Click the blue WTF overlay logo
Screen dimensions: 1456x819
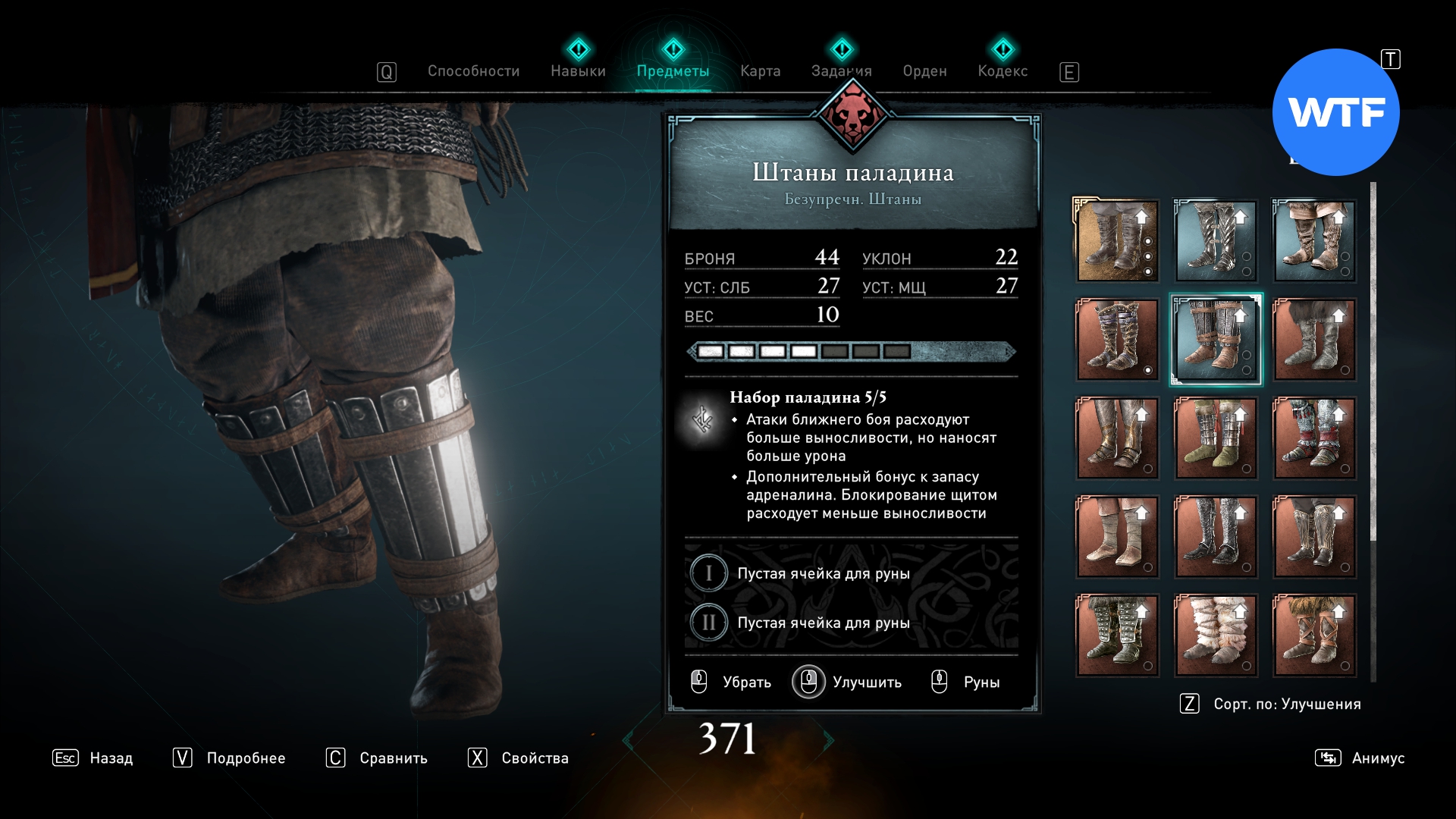(x=1335, y=112)
